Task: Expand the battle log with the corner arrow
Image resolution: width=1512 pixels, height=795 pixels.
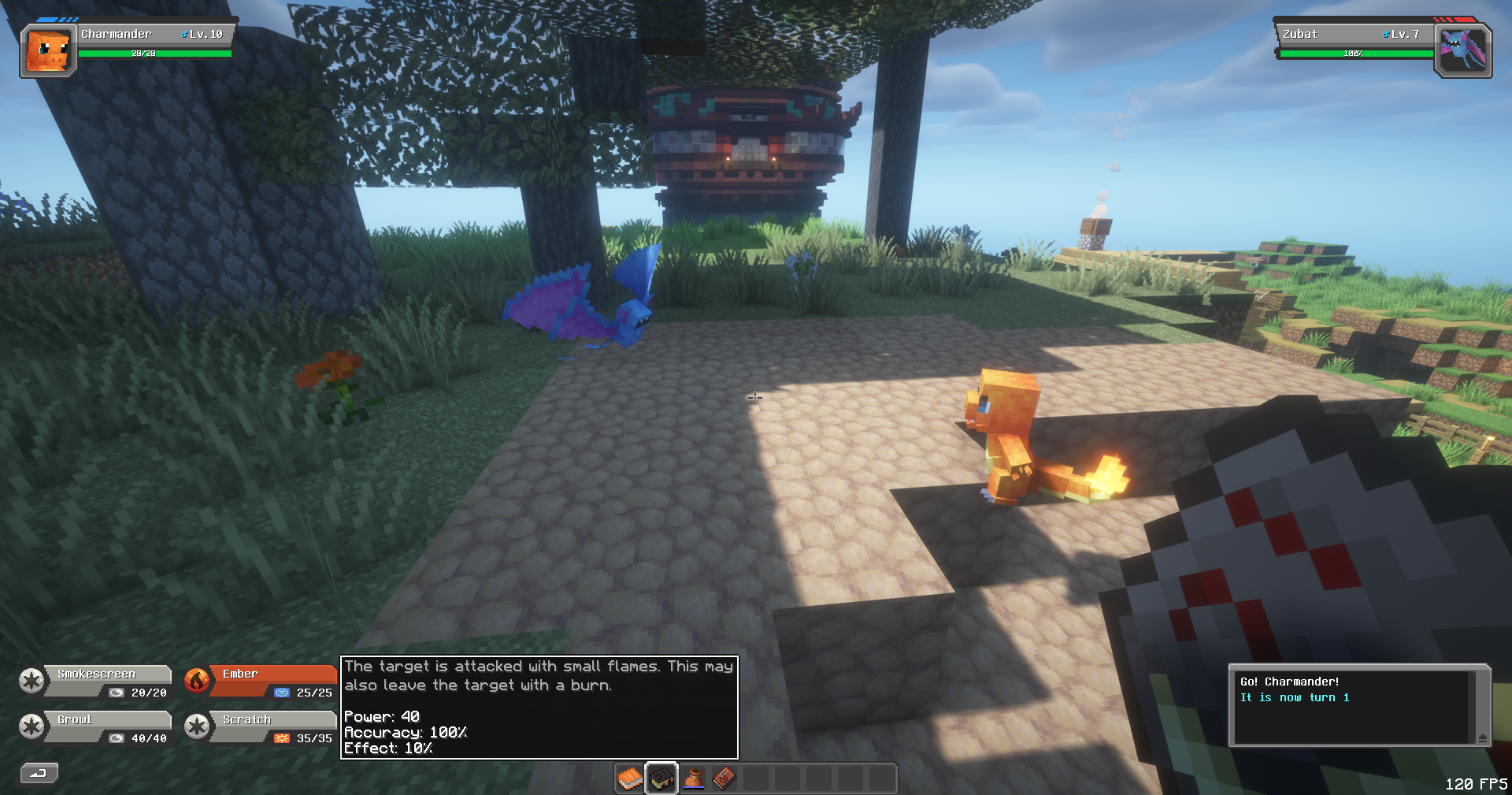Action: 1483,738
